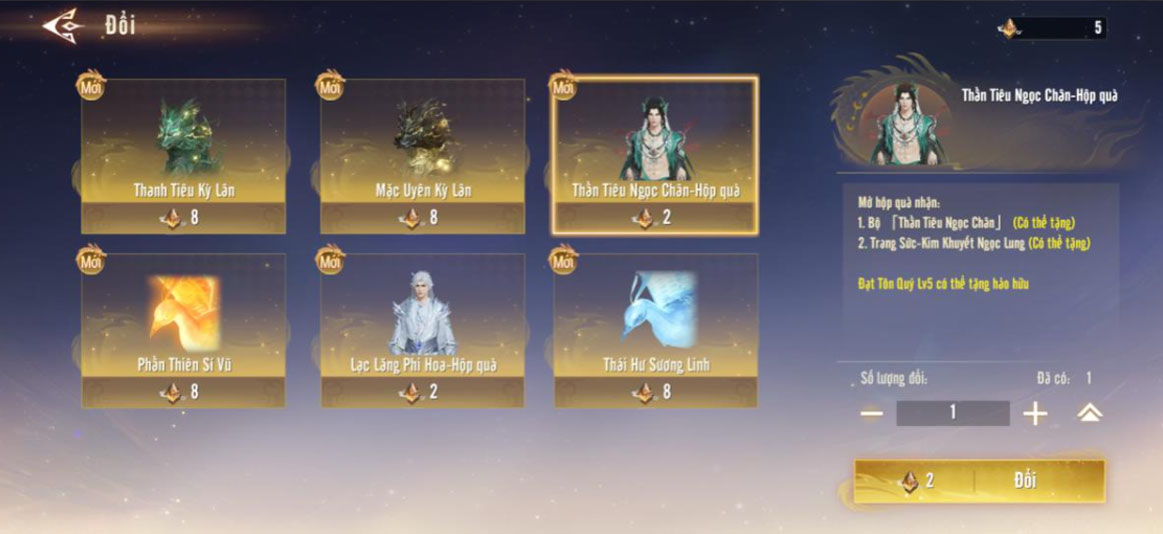Increase exchange quantity with the plus button

[1035, 413]
